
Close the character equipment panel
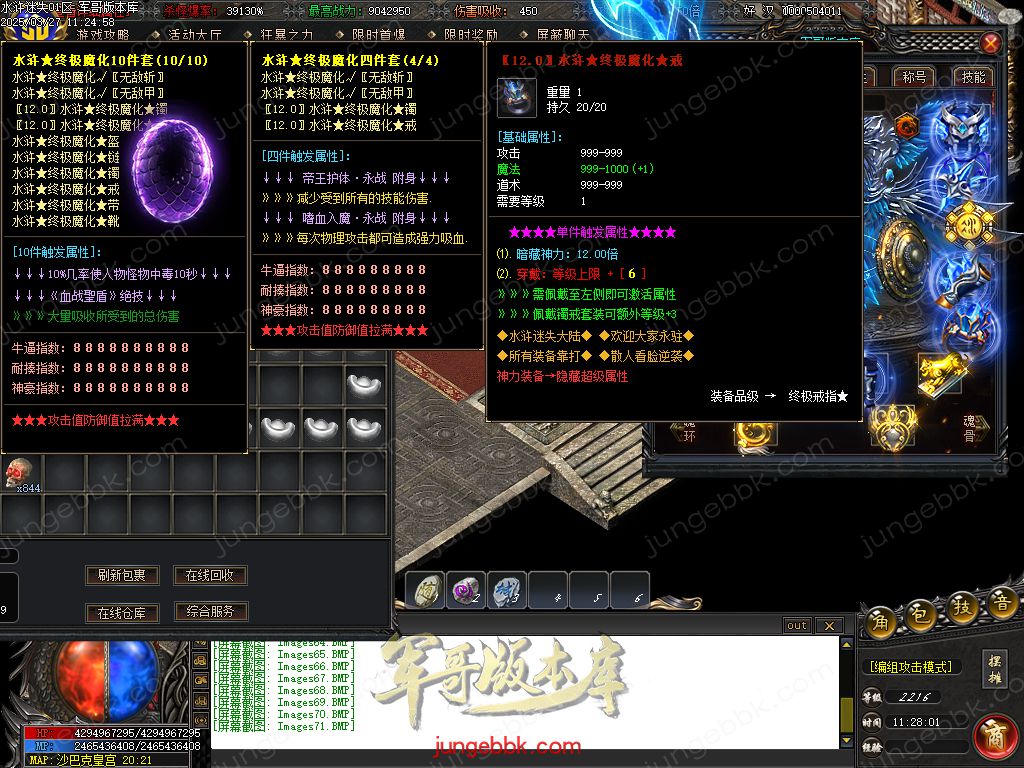click(990, 44)
